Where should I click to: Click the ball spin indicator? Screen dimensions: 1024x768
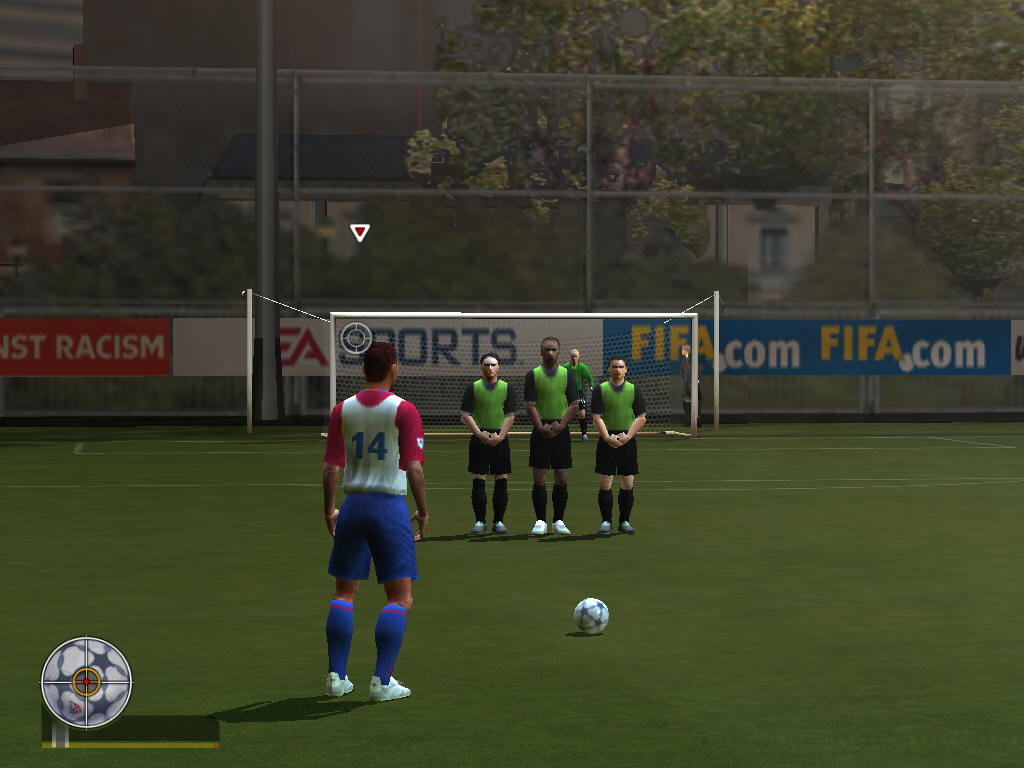pos(86,682)
